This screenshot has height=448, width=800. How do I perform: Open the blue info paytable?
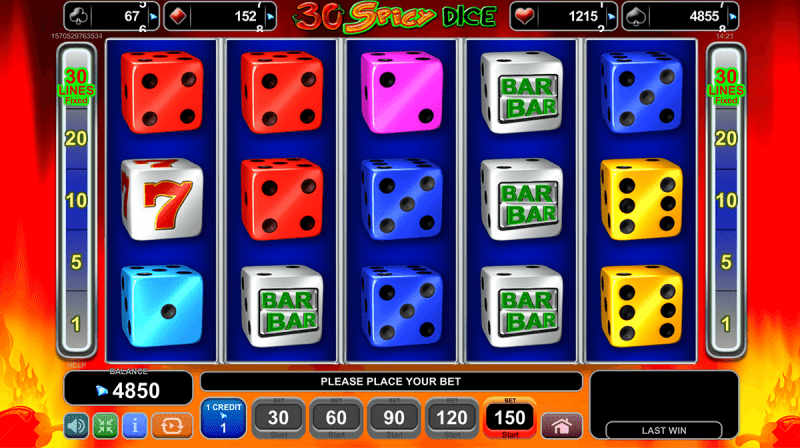[x=134, y=425]
